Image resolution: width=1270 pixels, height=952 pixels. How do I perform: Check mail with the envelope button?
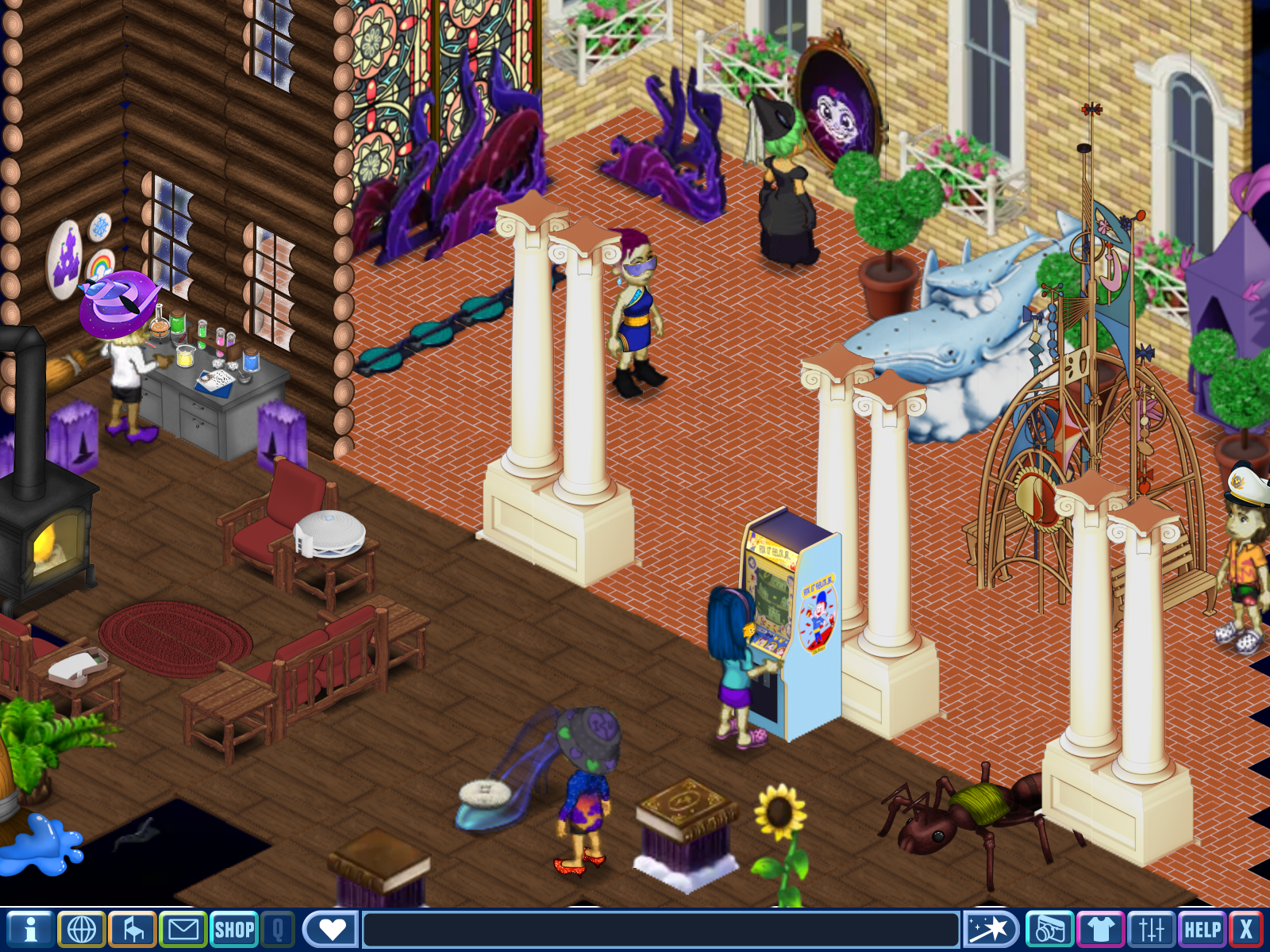[x=183, y=929]
